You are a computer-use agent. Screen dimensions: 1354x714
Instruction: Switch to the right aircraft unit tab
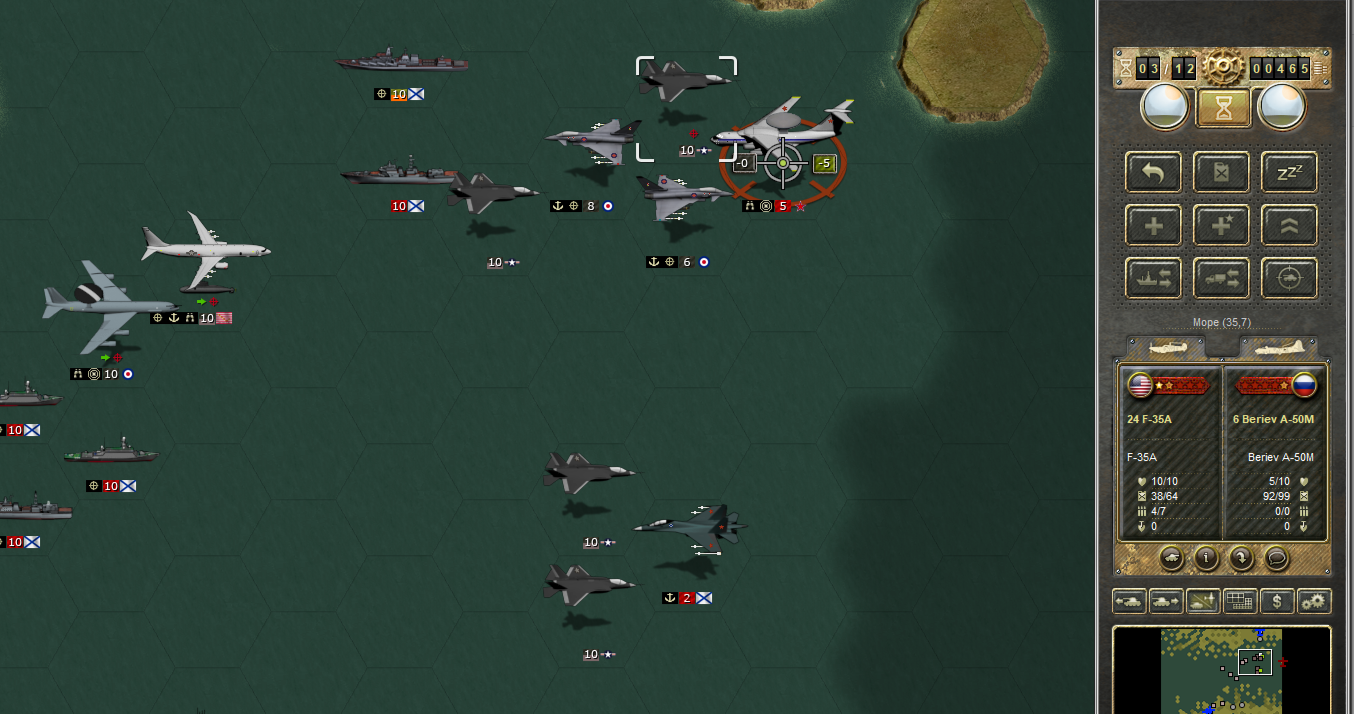(x=1278, y=347)
